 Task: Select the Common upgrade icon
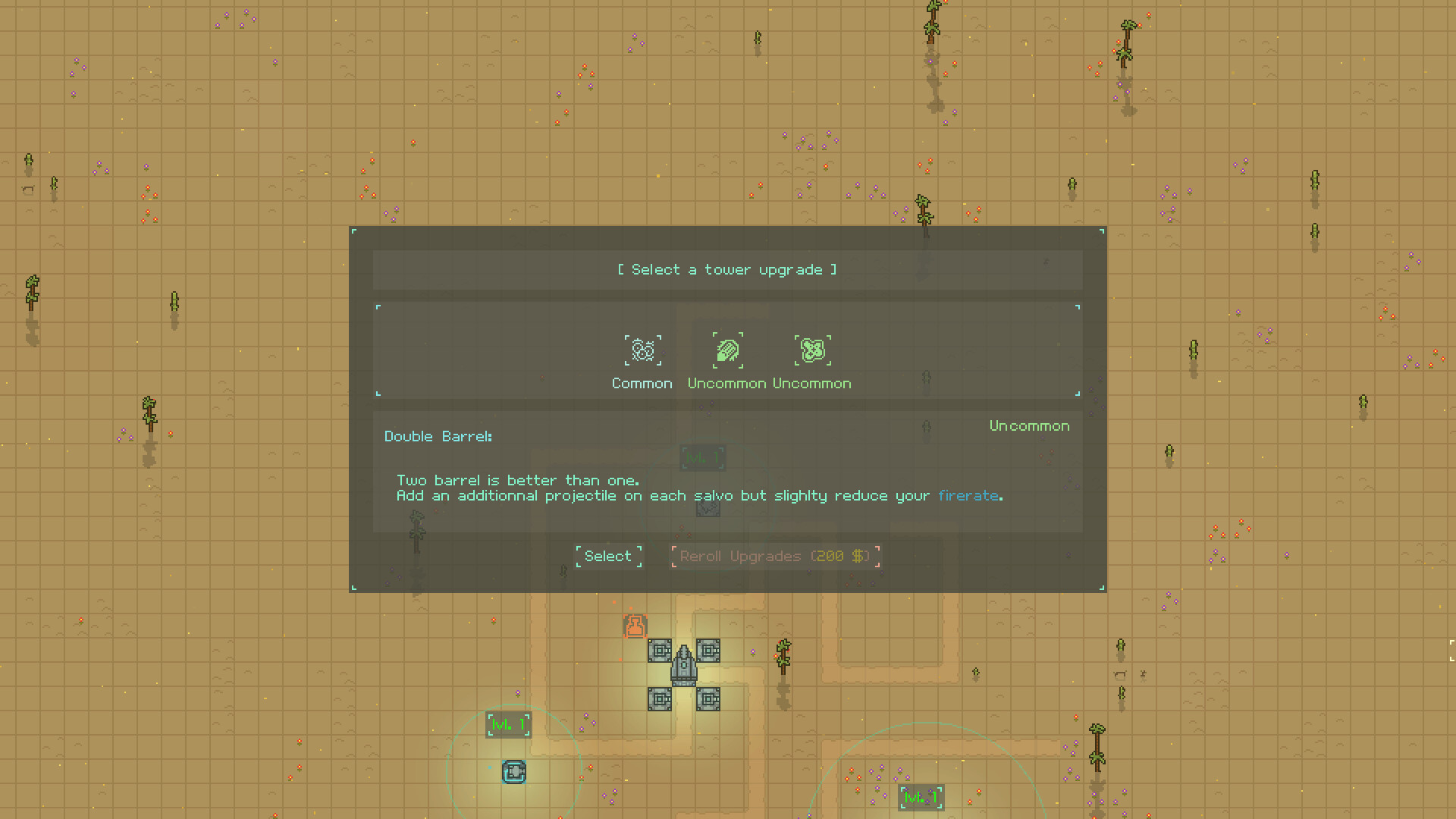(642, 350)
